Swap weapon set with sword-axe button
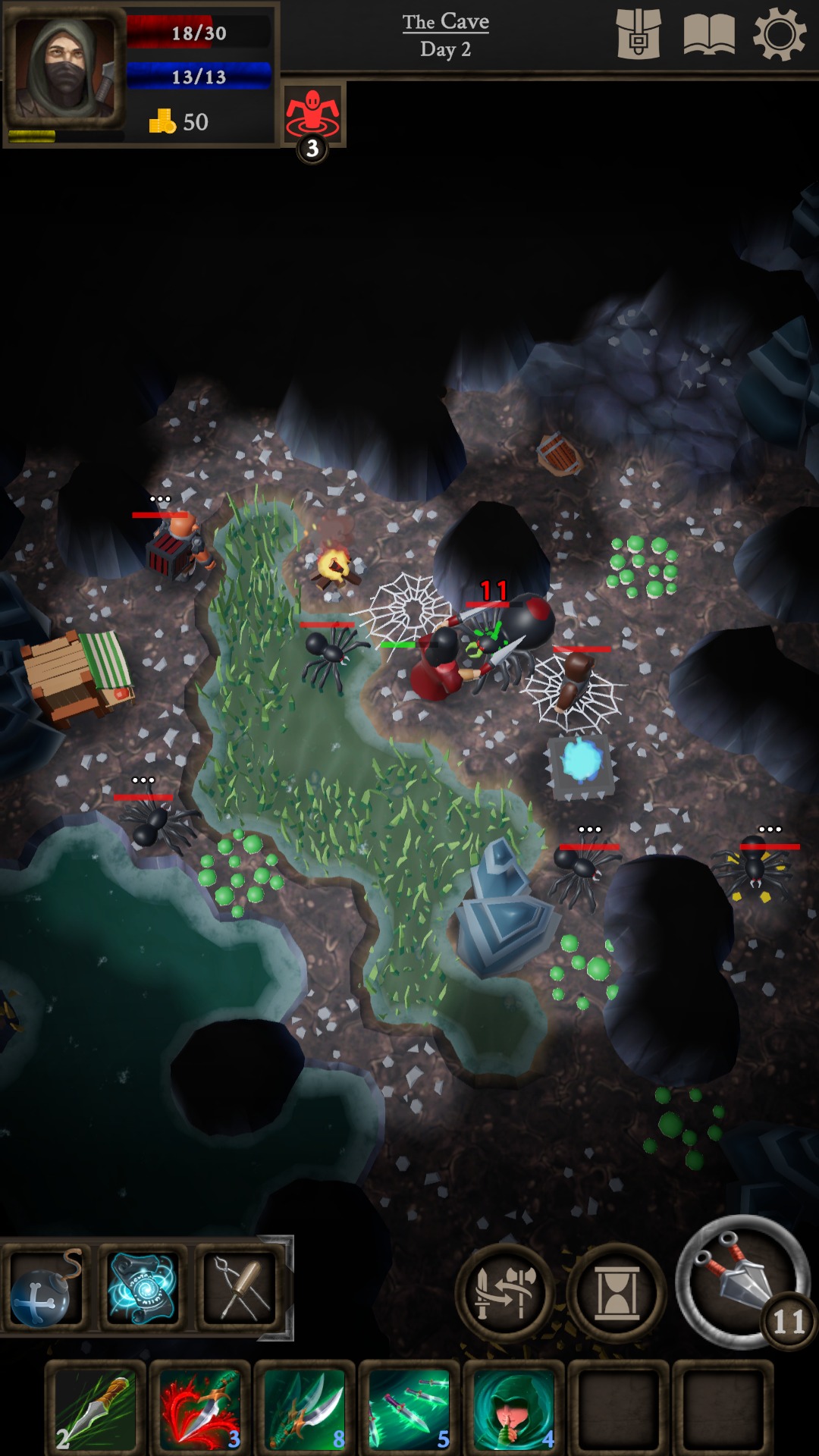The image size is (819, 1456). coord(504,1293)
